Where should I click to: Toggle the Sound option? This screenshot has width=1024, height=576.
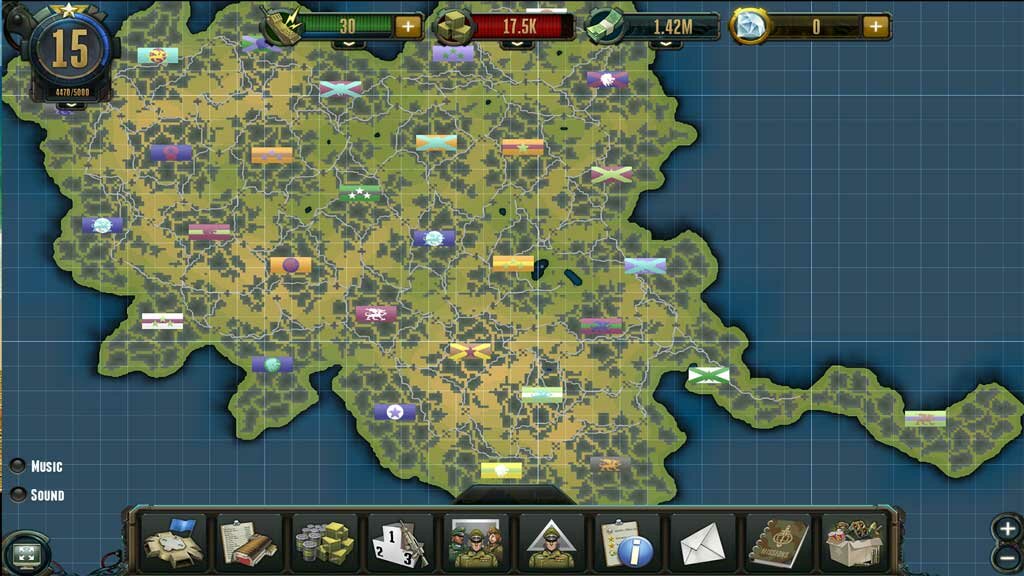click(x=18, y=495)
